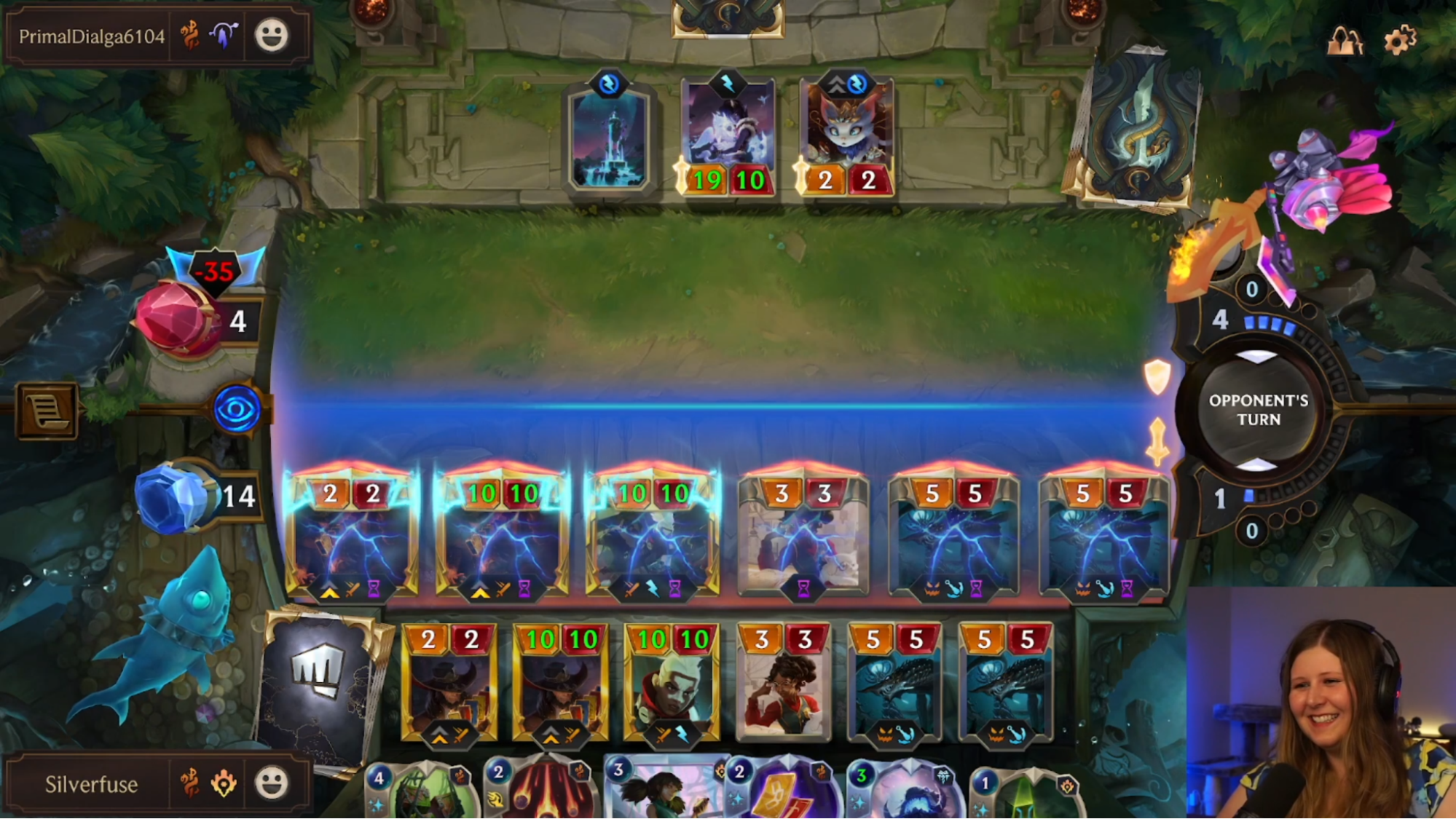Click PrimalDialga6104's emote wheel icon
The width and height of the screenshot is (1456, 819).
(x=271, y=35)
